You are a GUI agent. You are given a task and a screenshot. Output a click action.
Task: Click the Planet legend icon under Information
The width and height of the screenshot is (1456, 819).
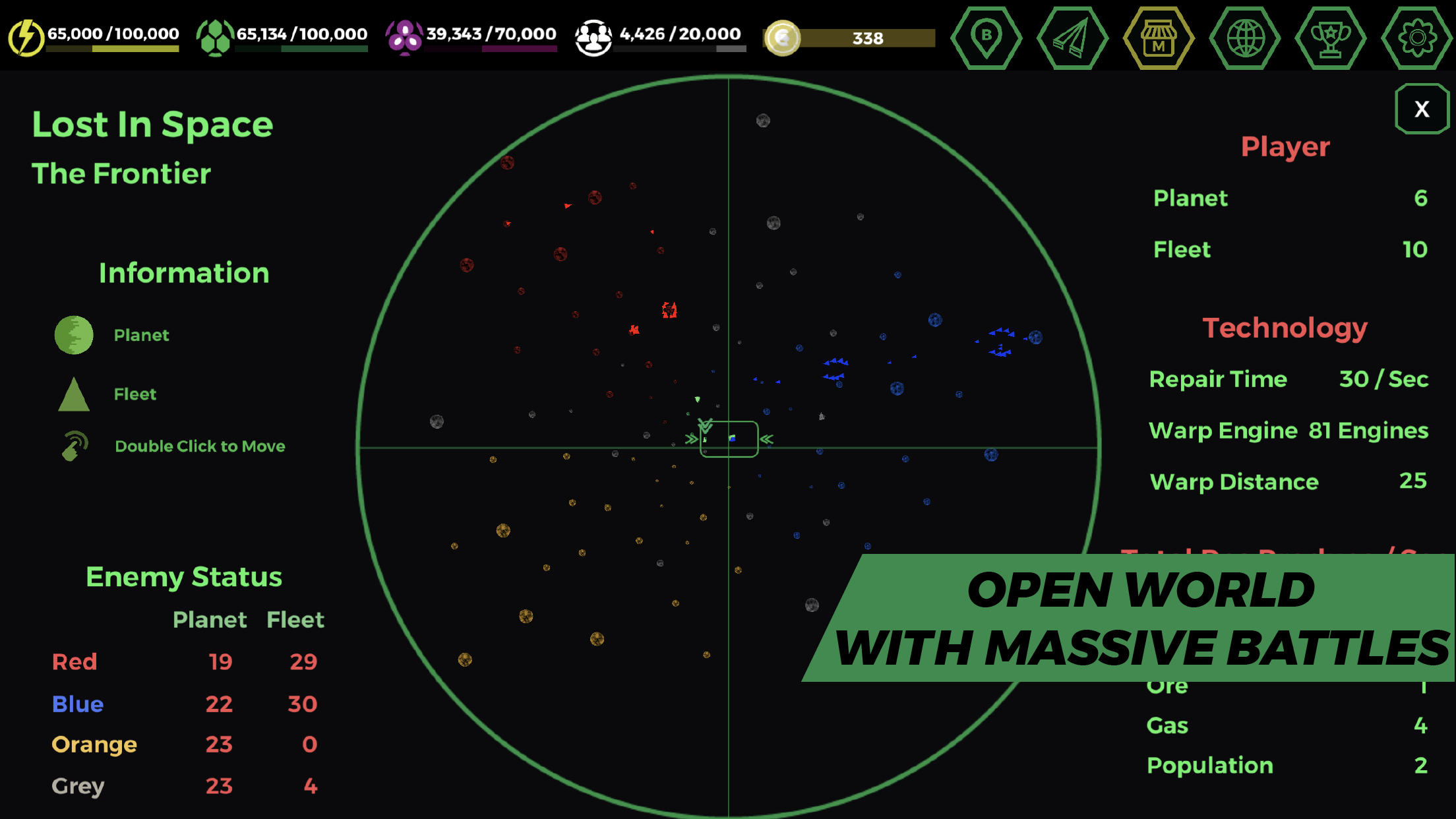point(73,334)
